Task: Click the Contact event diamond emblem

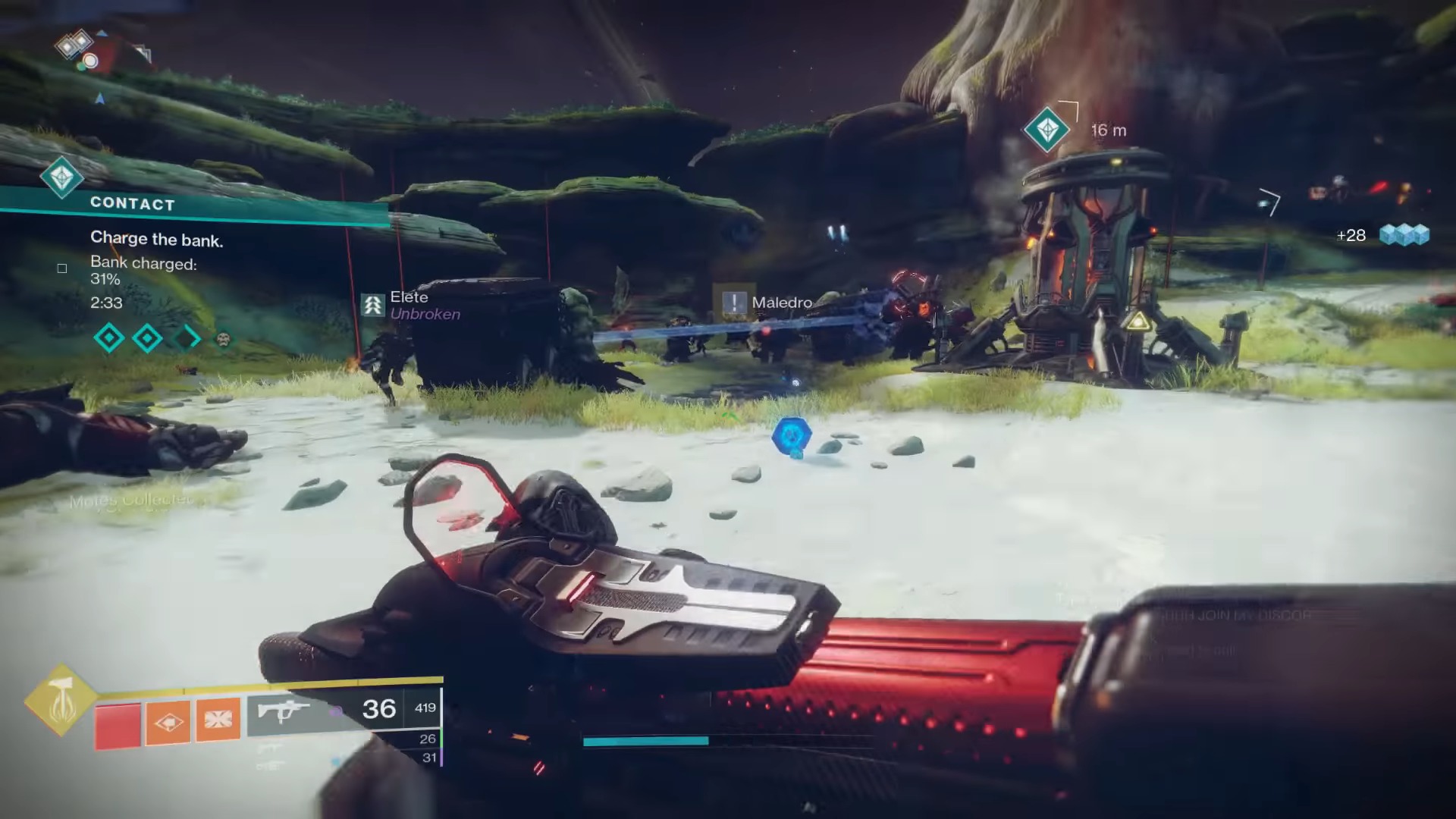Action: point(62,177)
